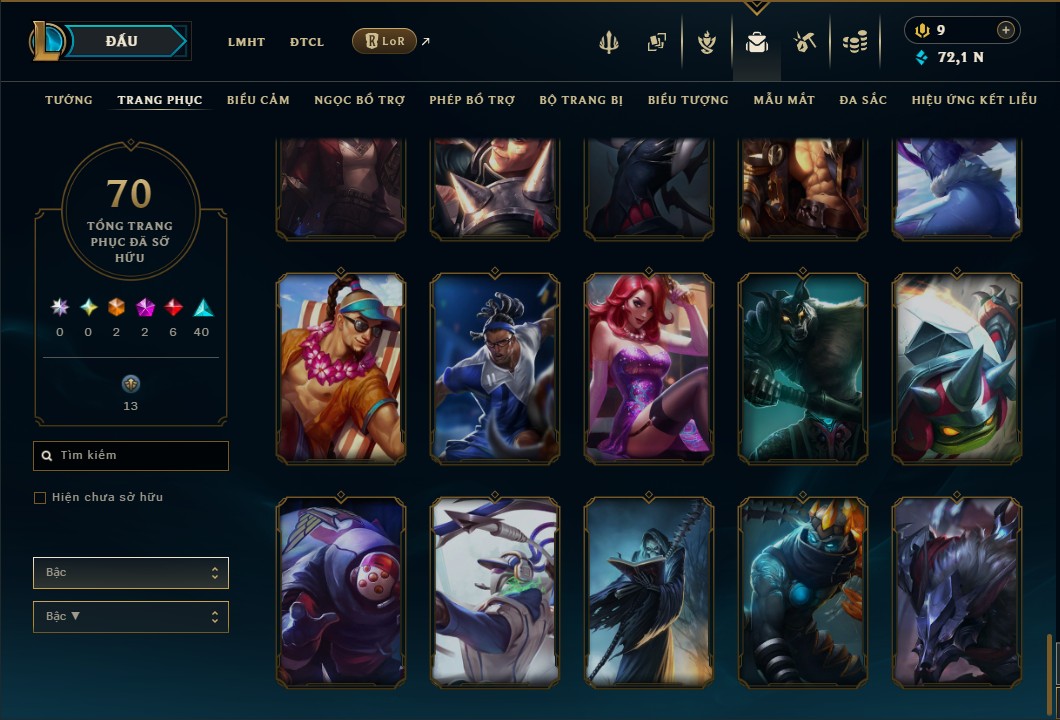Open the LMHT section
Viewport: 1060px width, 720px height.
pos(246,42)
